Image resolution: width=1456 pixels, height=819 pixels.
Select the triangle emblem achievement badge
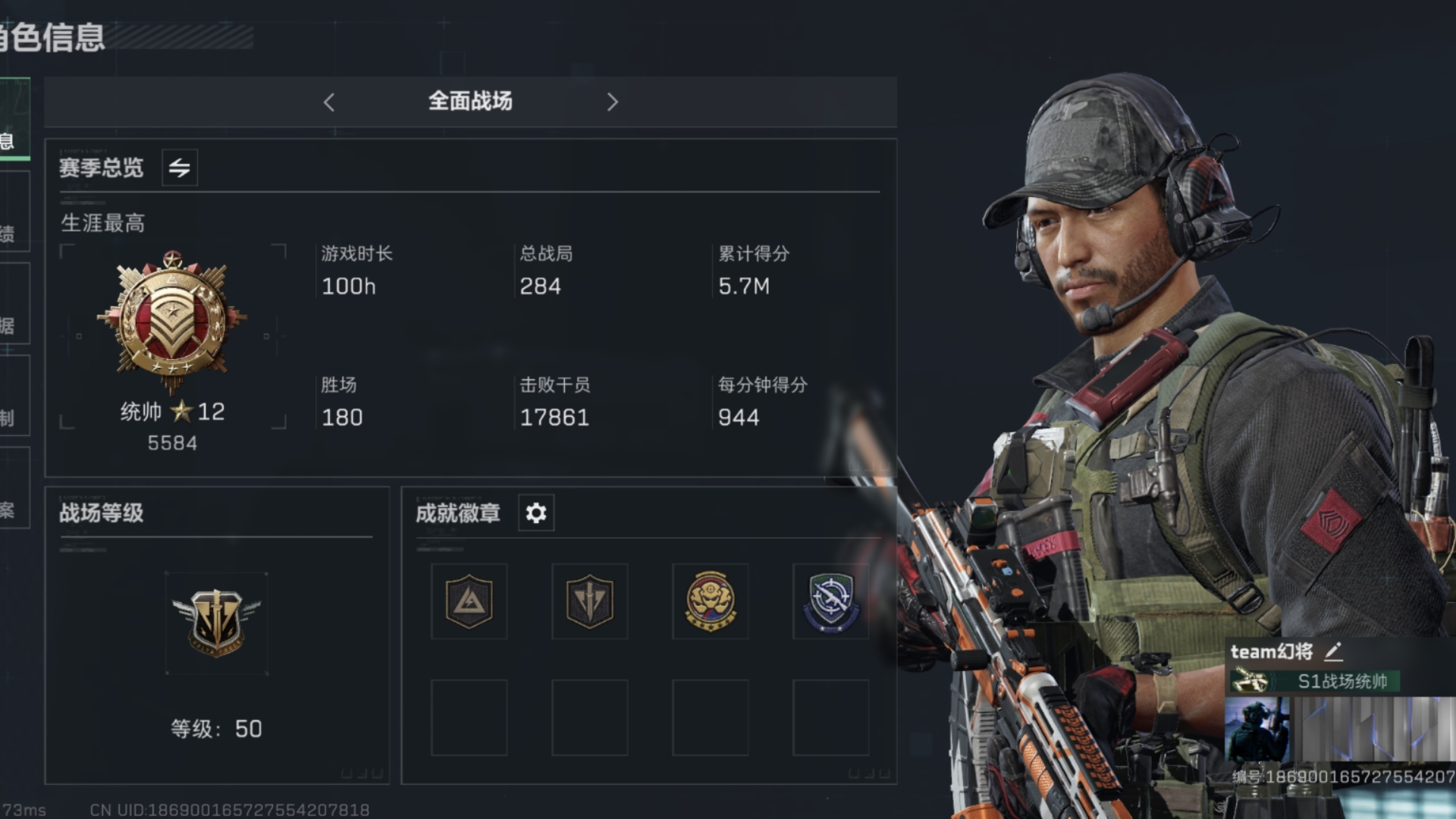(x=469, y=601)
